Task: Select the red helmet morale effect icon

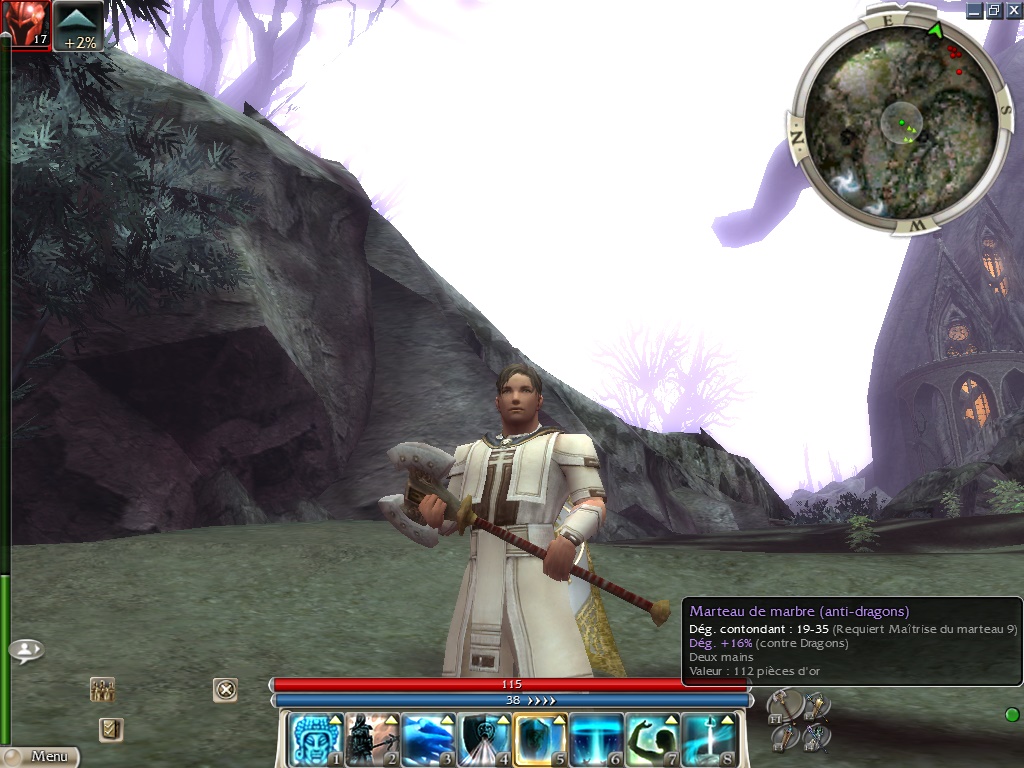Action: pyautogui.click(x=26, y=24)
